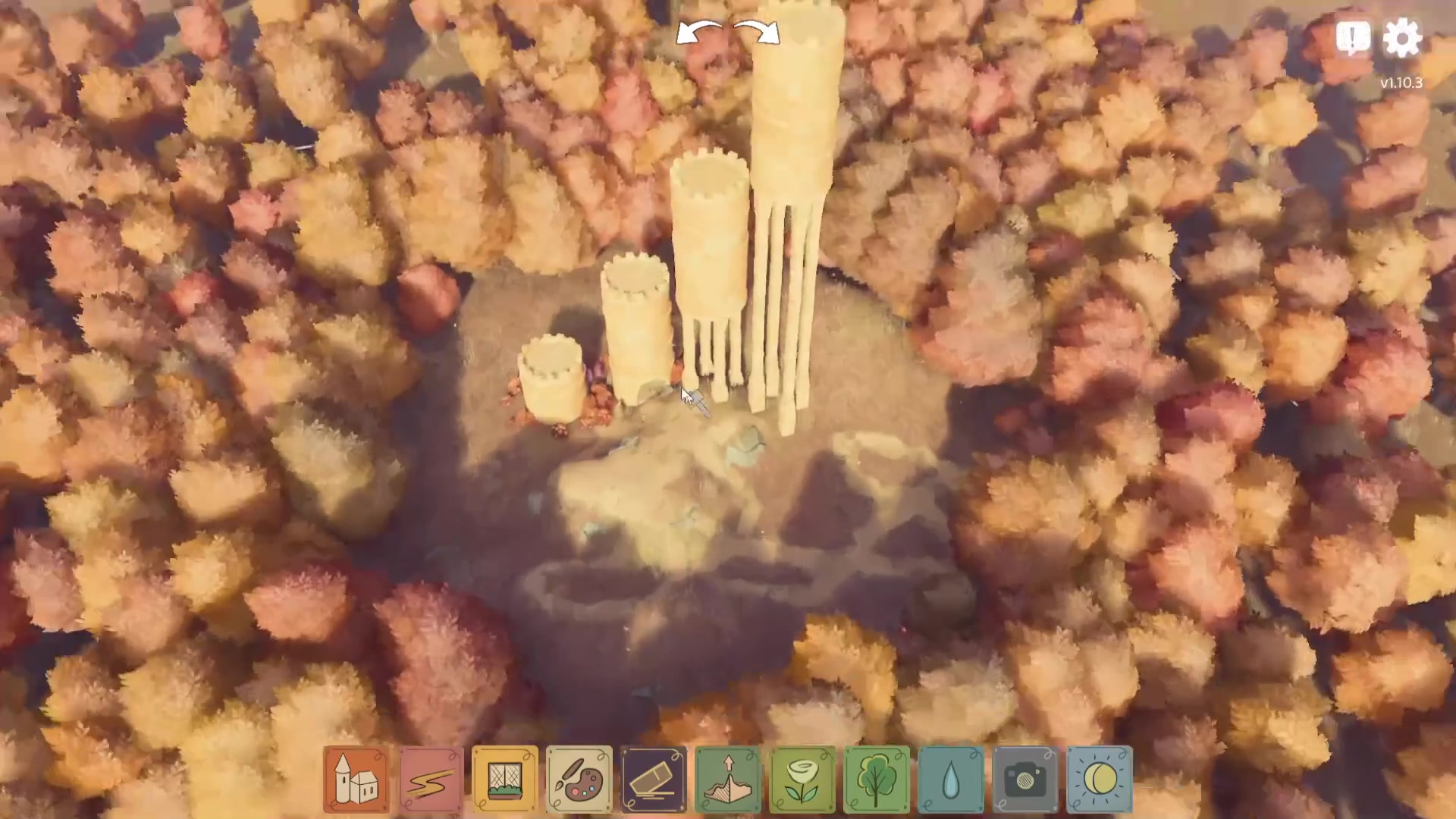Screen dimensions: 1456x819
Task: Choose the flower planting tool
Action: 802,778
